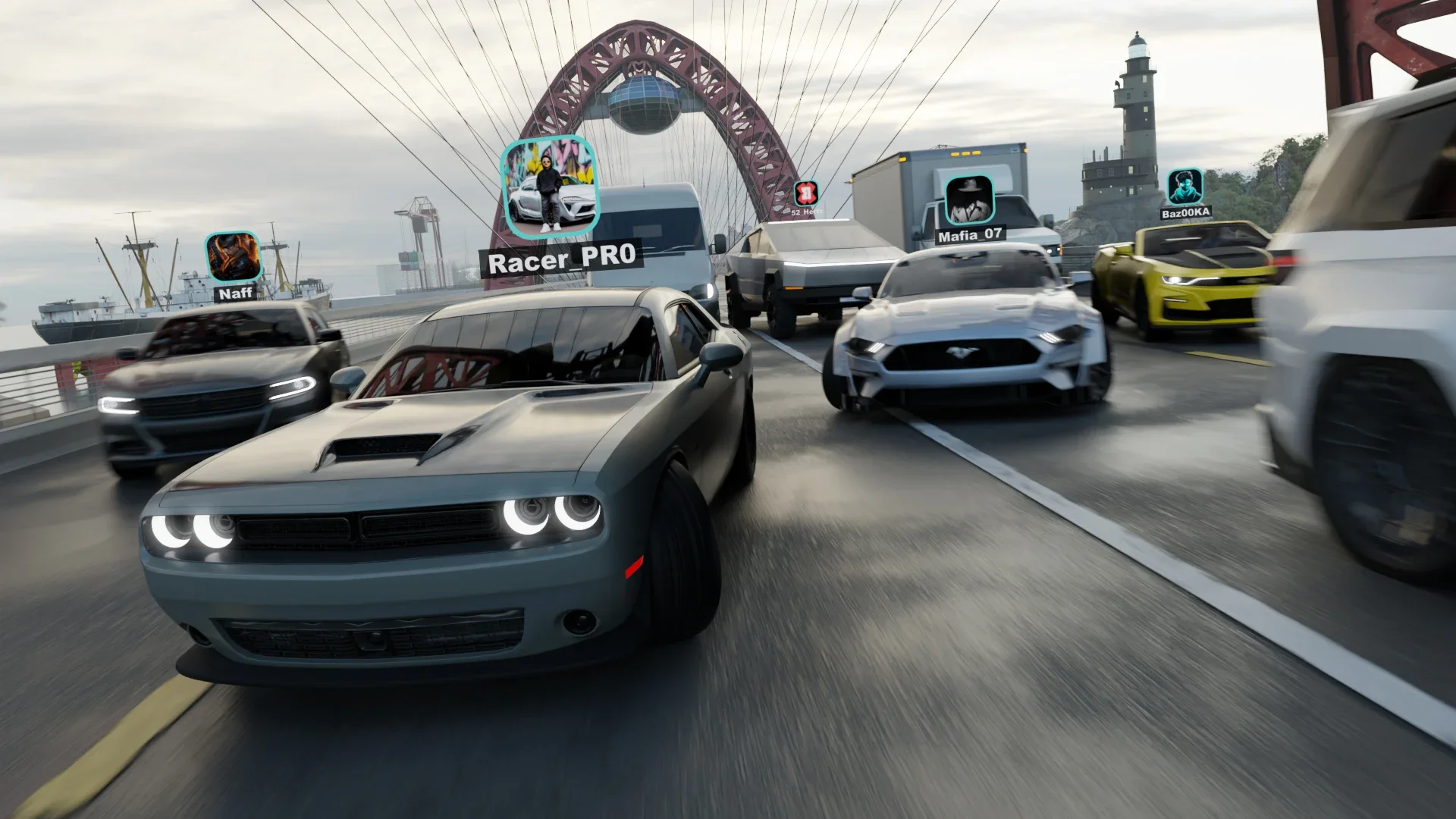Viewport: 1456px width, 819px height.
Task: Select the Racer_PR0 player avatar
Action: point(551,187)
